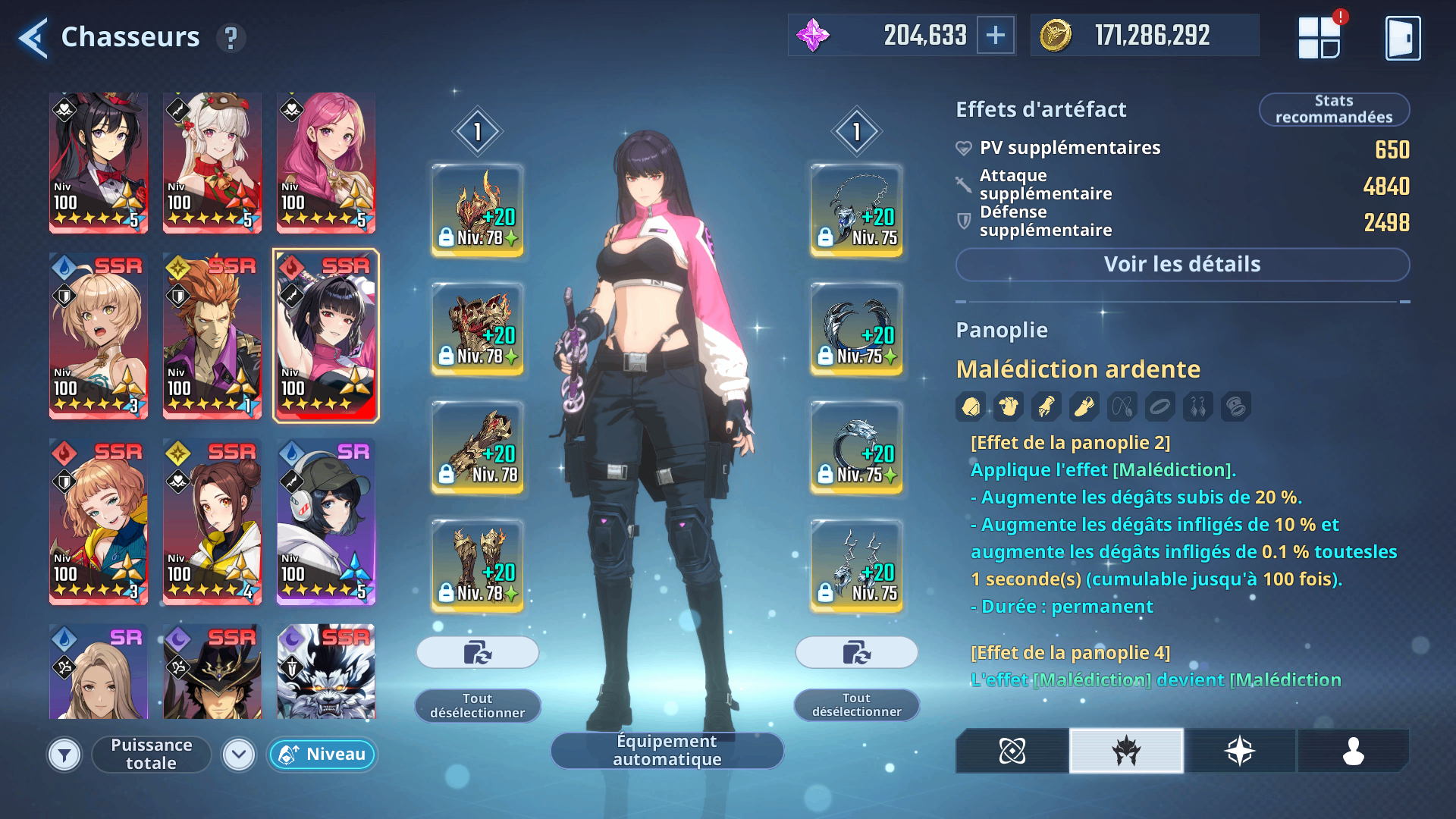Add more purple gems with plus button
The image size is (1456, 819).
(x=996, y=35)
